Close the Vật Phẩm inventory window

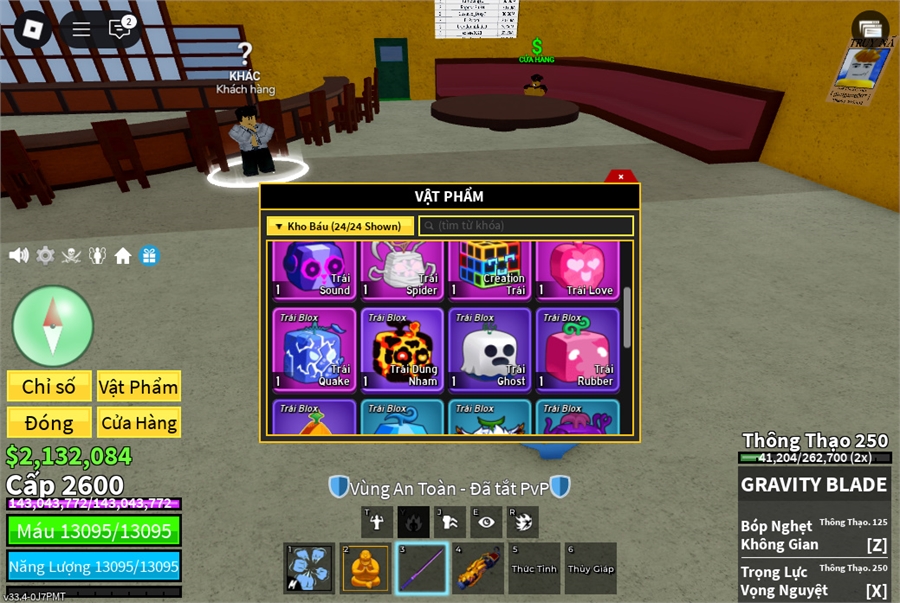pyautogui.click(x=621, y=177)
